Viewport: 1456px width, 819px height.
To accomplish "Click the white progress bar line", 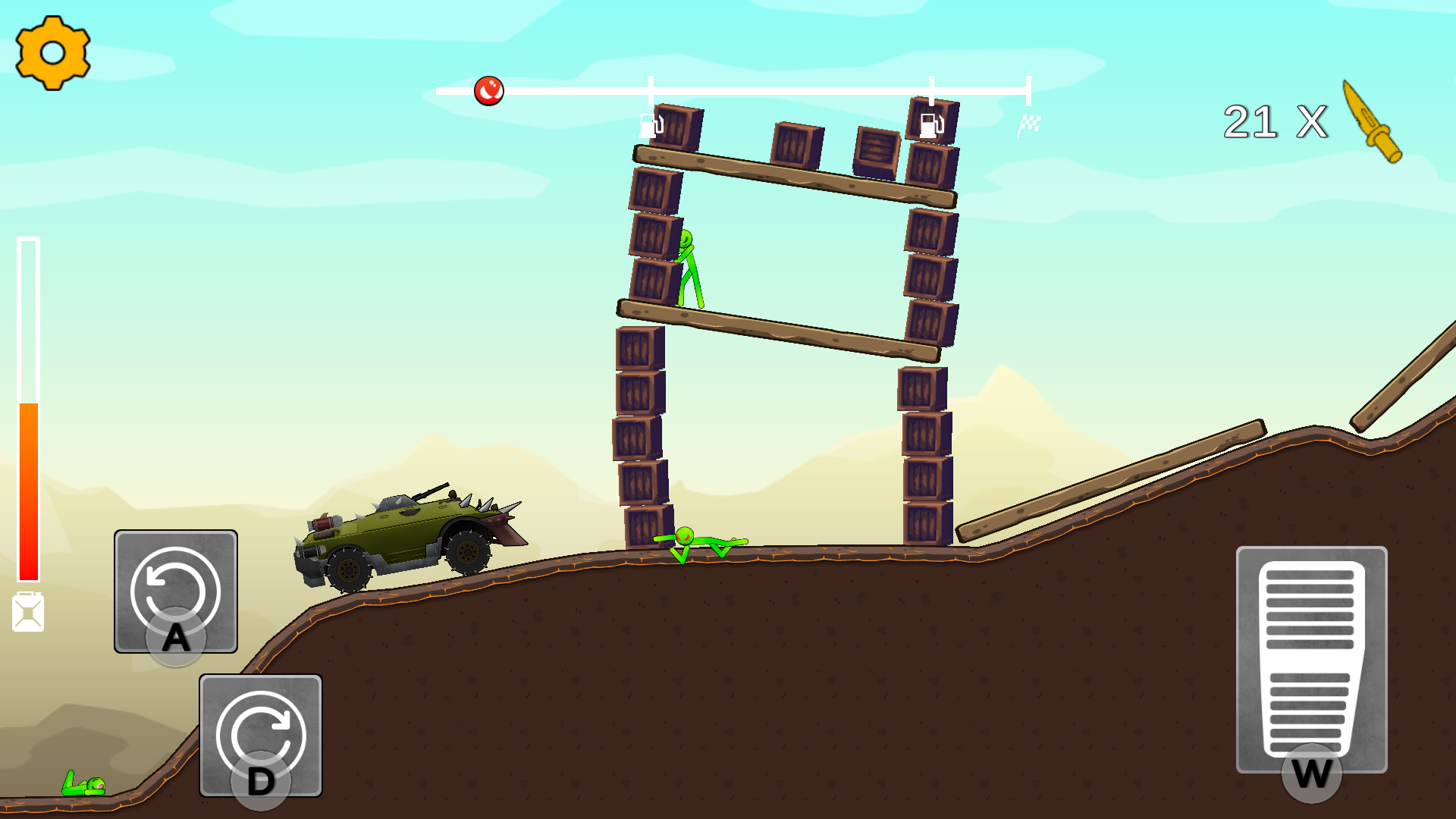I will pos(758,89).
